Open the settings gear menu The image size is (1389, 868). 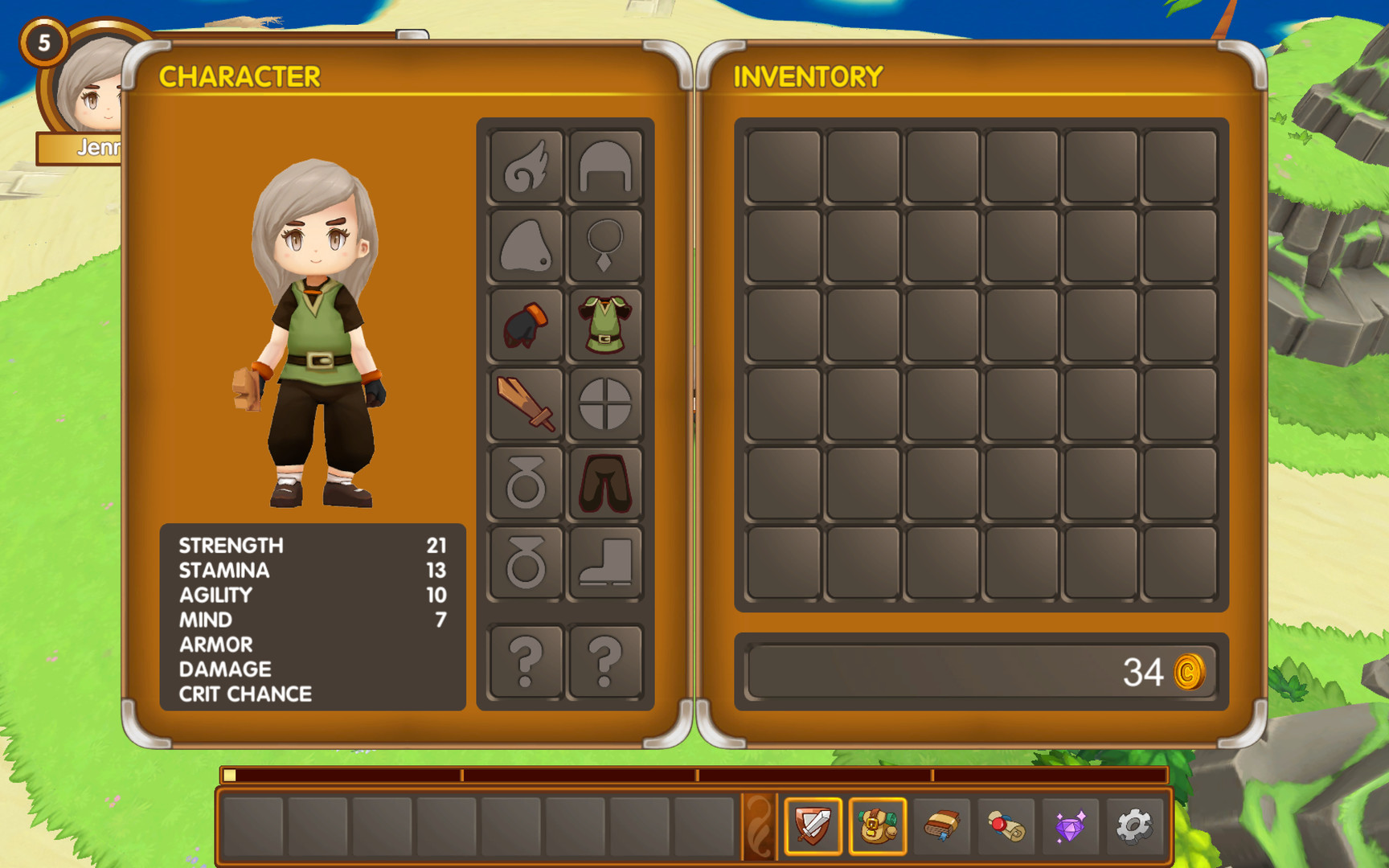[x=1135, y=825]
